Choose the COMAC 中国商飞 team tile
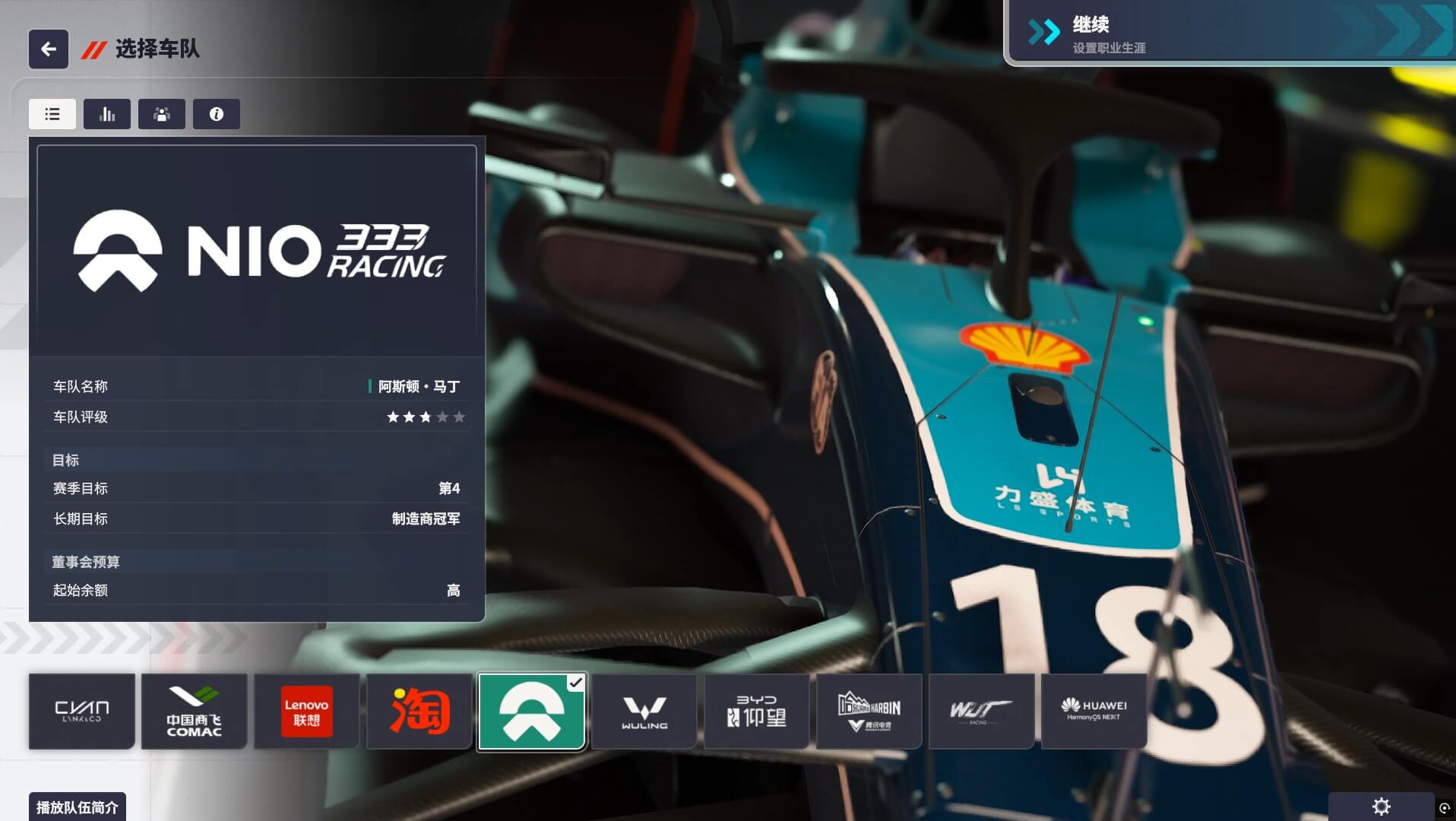The height and width of the screenshot is (821, 1456). pos(195,712)
